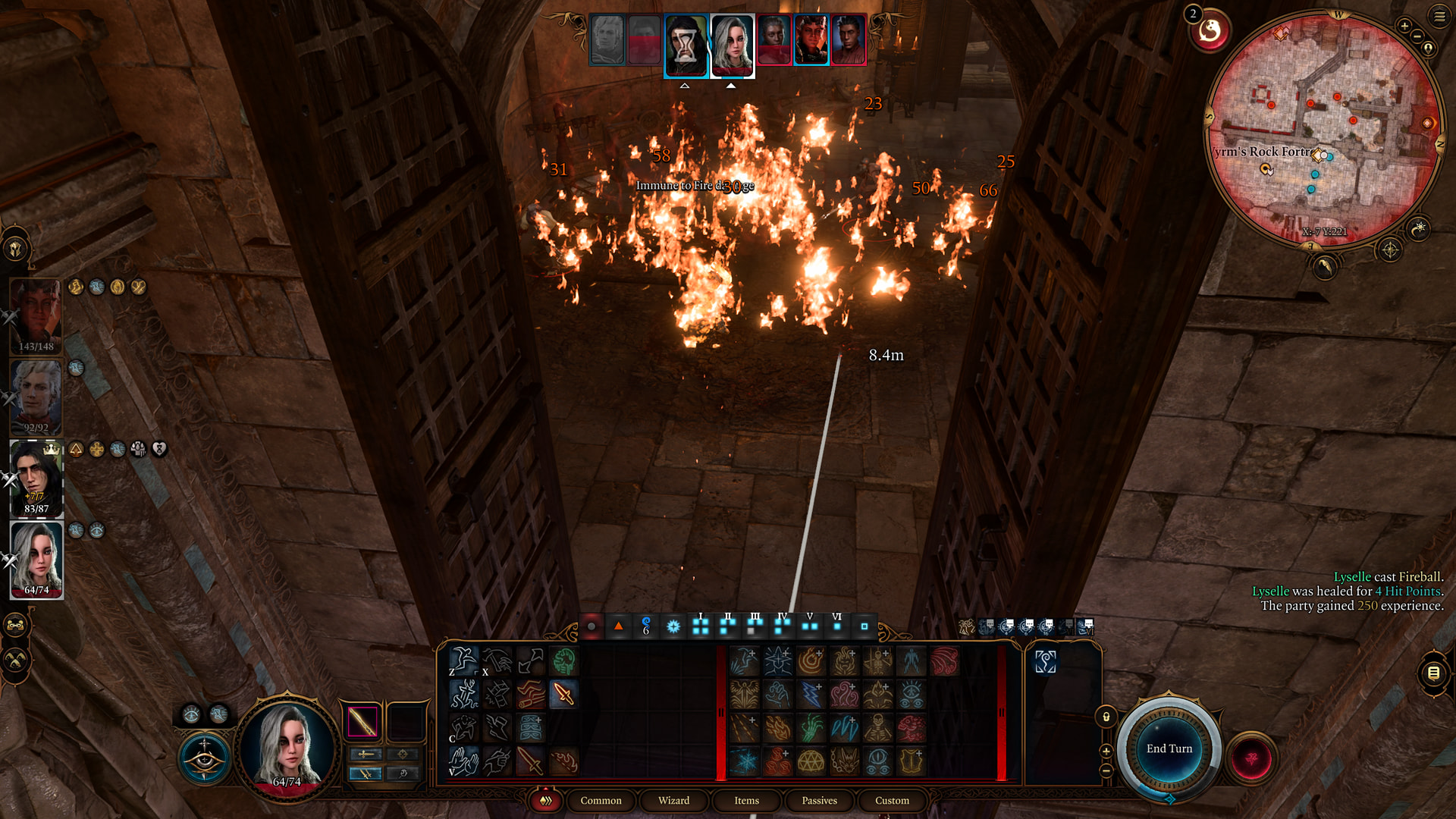Select the snowflake ice spell icon

tap(744, 761)
